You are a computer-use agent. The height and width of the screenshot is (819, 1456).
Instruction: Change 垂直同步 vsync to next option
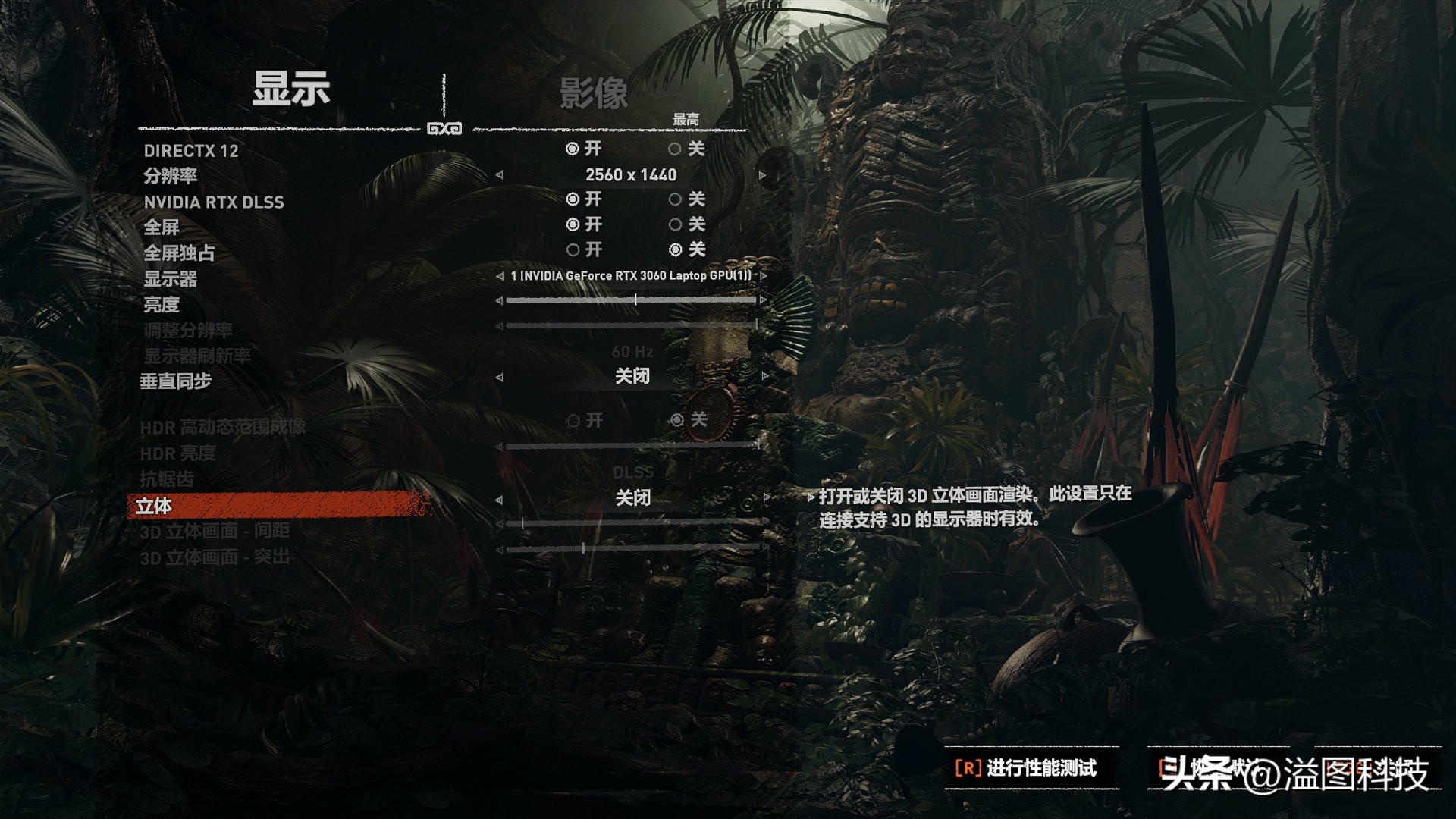764,376
